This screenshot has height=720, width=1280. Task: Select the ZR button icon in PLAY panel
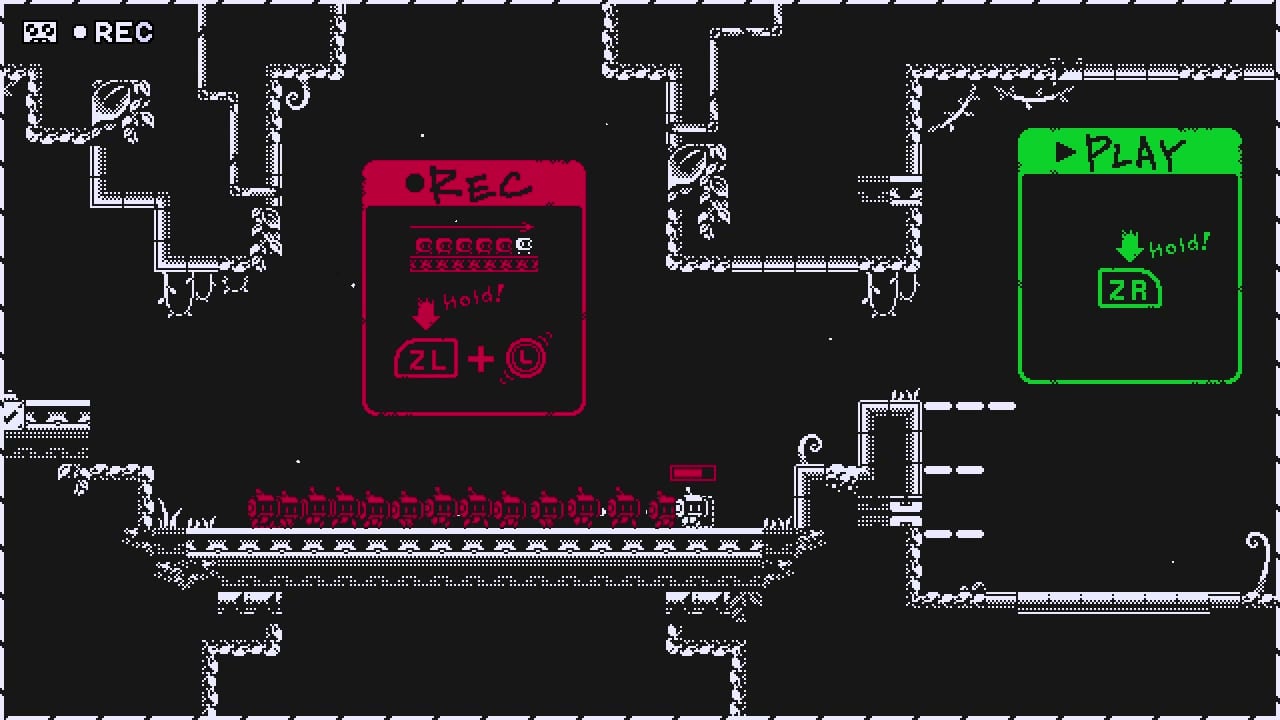click(1129, 289)
